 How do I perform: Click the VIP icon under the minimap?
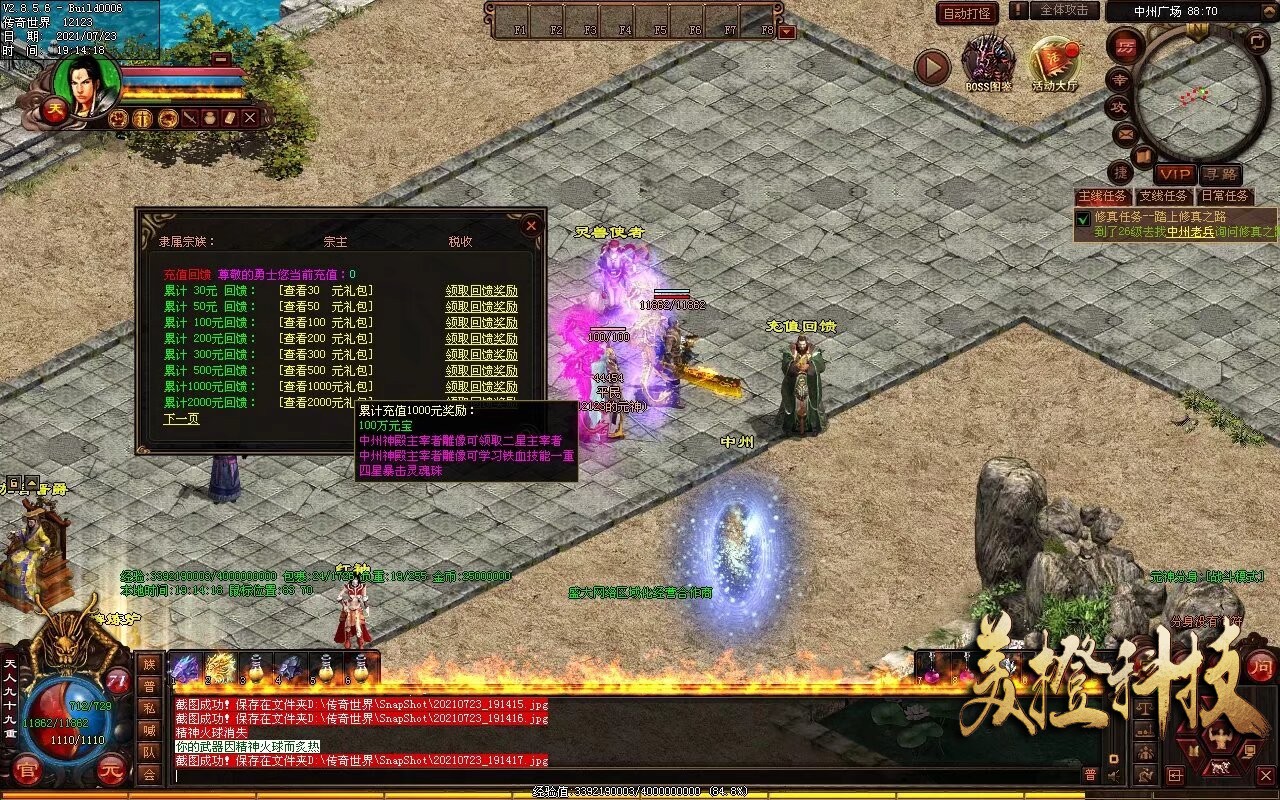point(1176,172)
